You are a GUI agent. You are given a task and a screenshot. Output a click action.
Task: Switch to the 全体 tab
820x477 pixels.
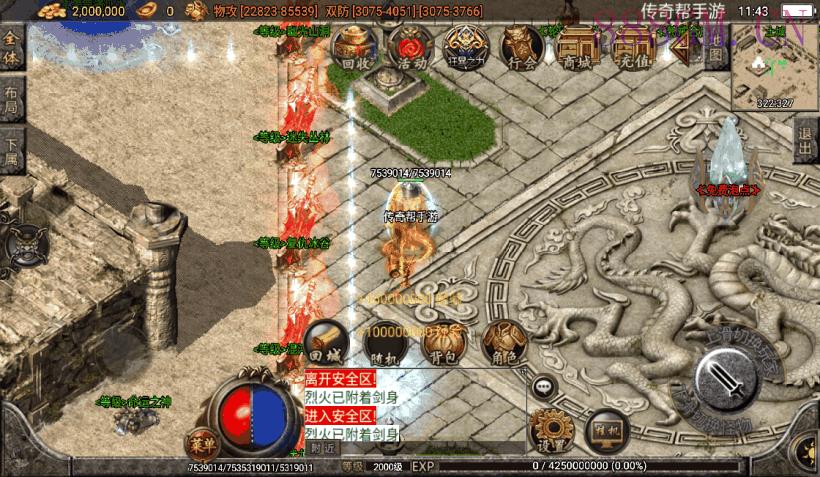click(x=11, y=49)
